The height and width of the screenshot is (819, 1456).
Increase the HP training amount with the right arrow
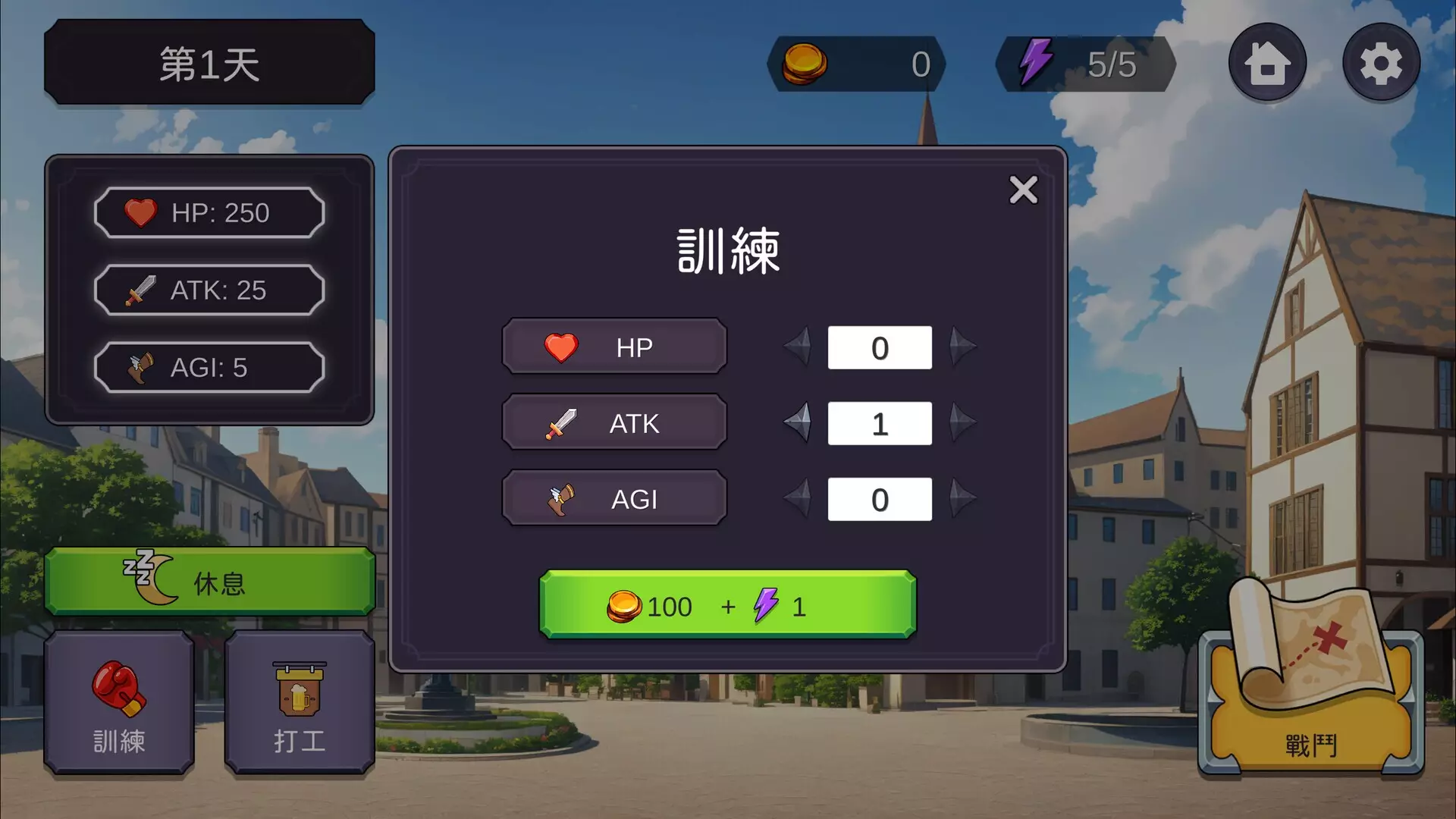pyautogui.click(x=962, y=347)
